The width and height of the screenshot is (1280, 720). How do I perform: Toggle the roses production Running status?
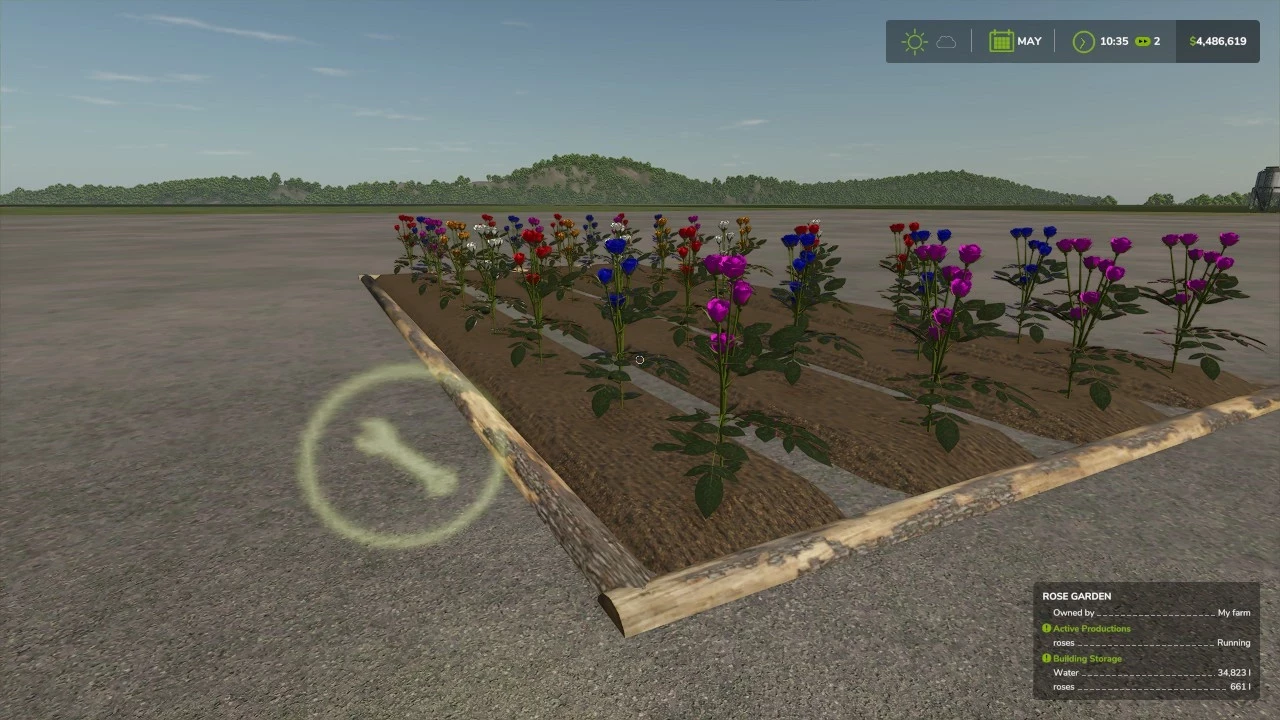pos(1232,643)
